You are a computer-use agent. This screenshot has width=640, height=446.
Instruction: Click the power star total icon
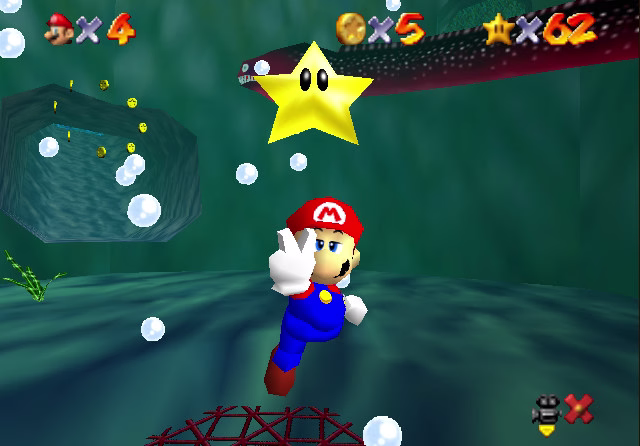click(498, 30)
